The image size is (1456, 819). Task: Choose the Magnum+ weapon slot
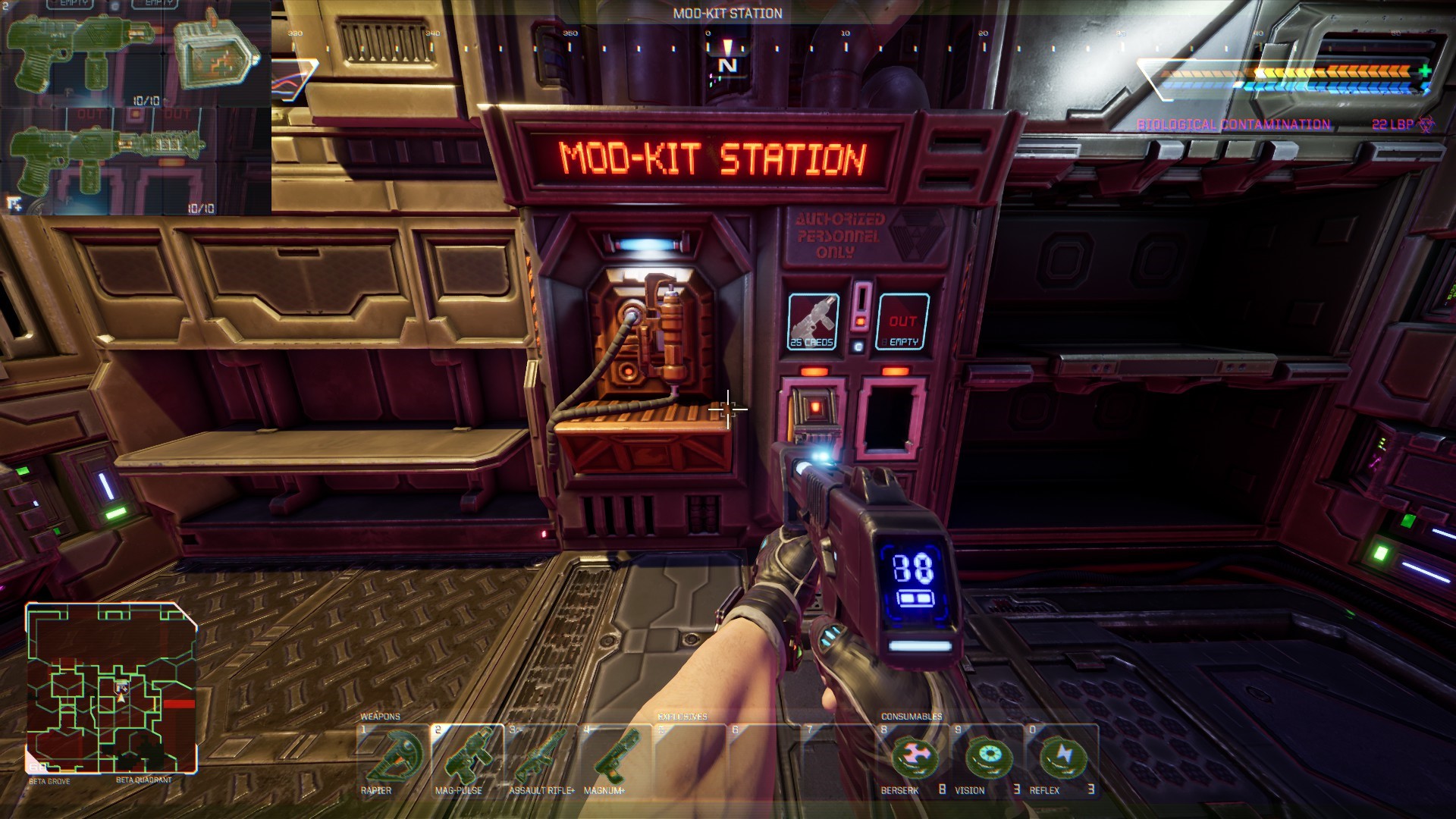coord(614,759)
